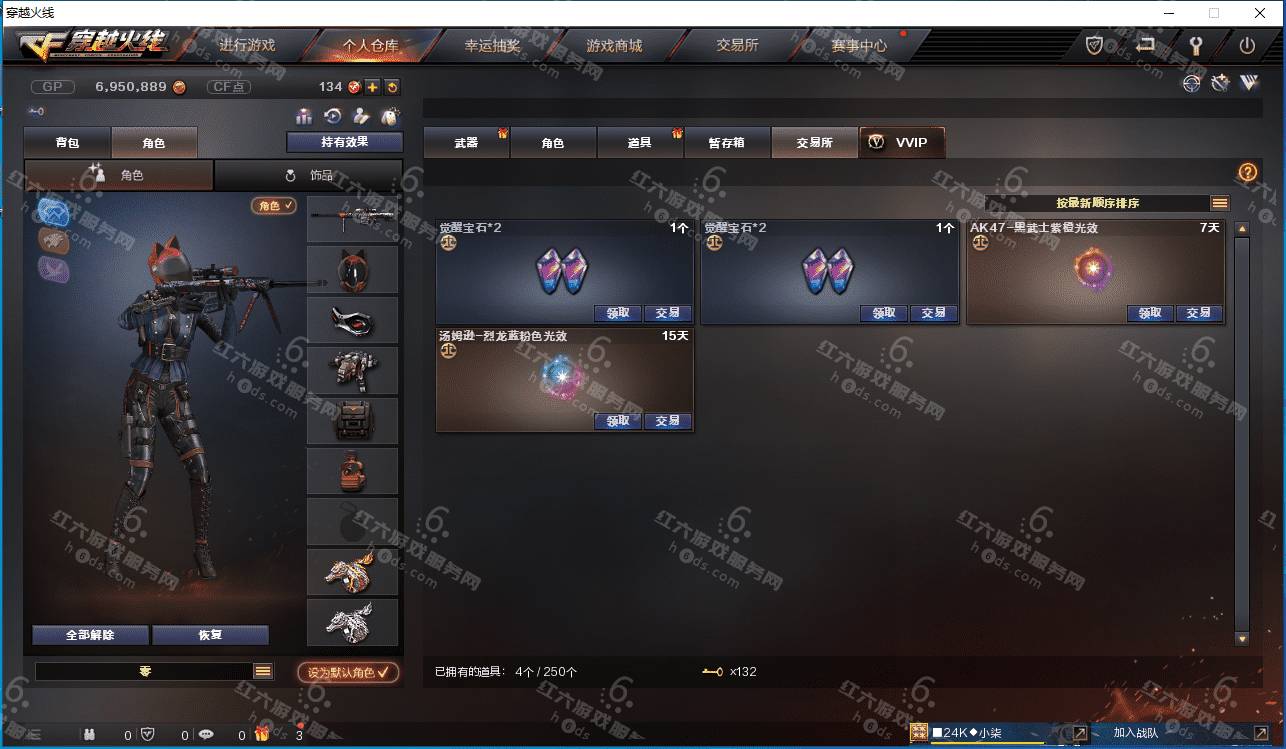Minimize the game window
The height and width of the screenshot is (749, 1286).
point(1168,13)
